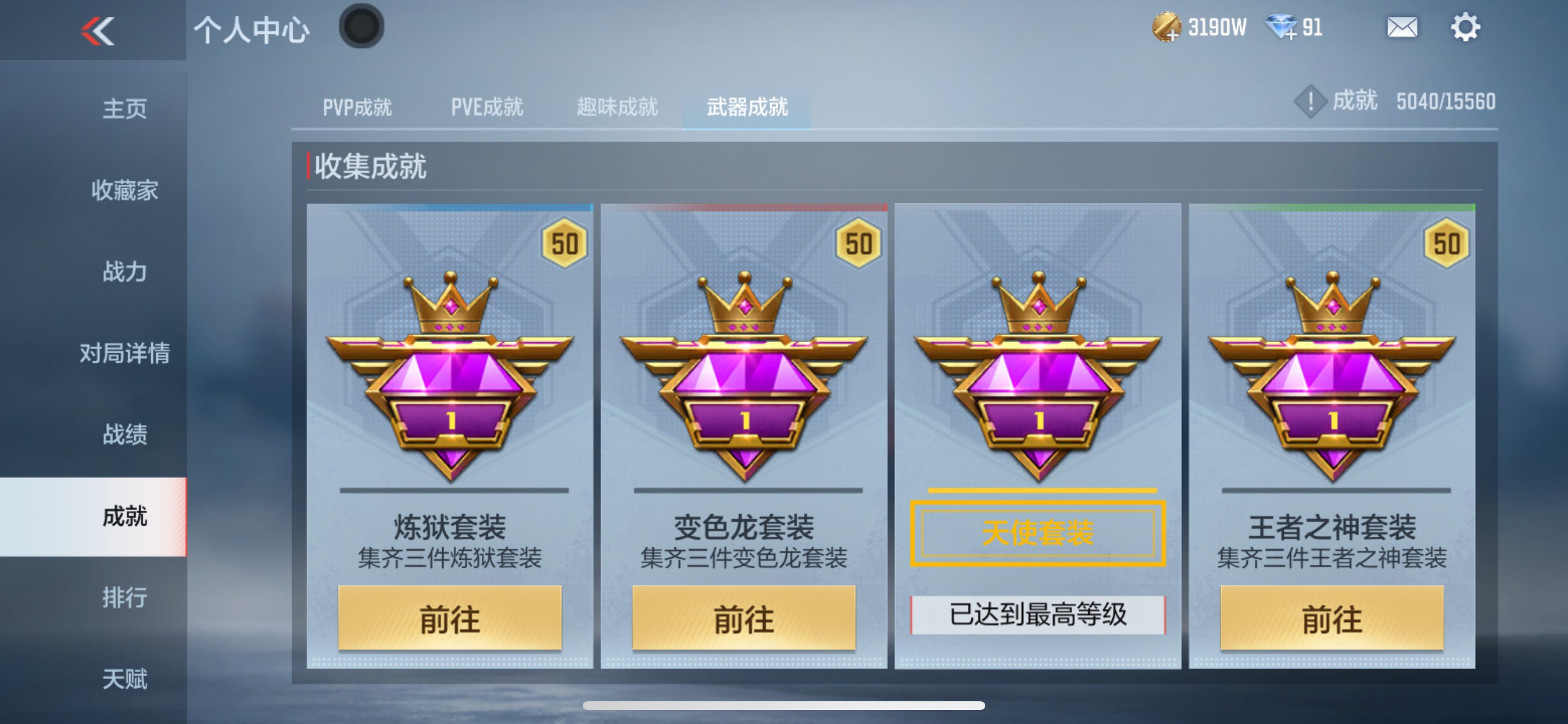The height and width of the screenshot is (724, 1568).
Task: Open 对局详情 from the sidebar
Action: coord(124,353)
